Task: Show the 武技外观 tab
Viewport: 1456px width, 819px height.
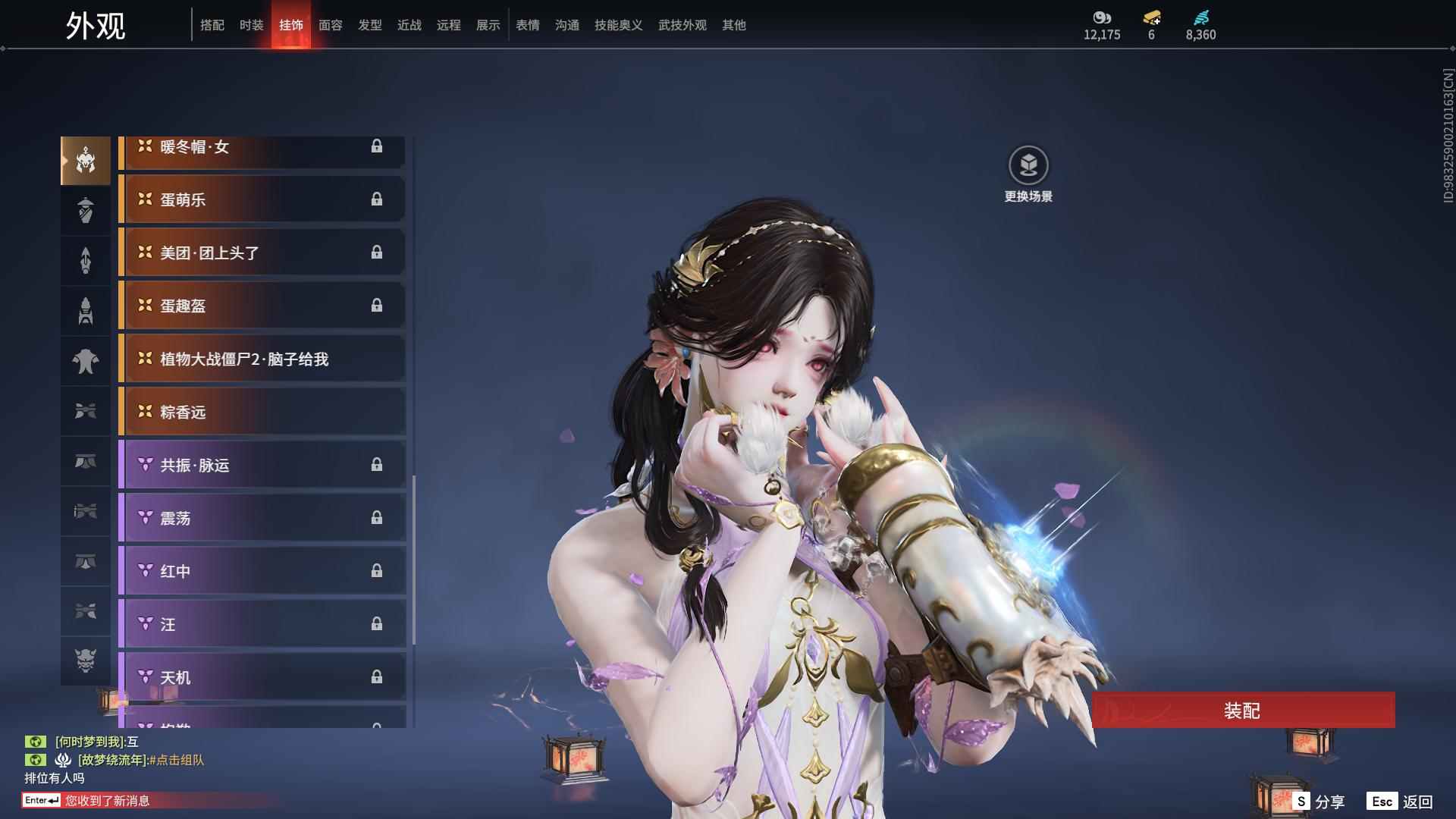Action: [682, 25]
